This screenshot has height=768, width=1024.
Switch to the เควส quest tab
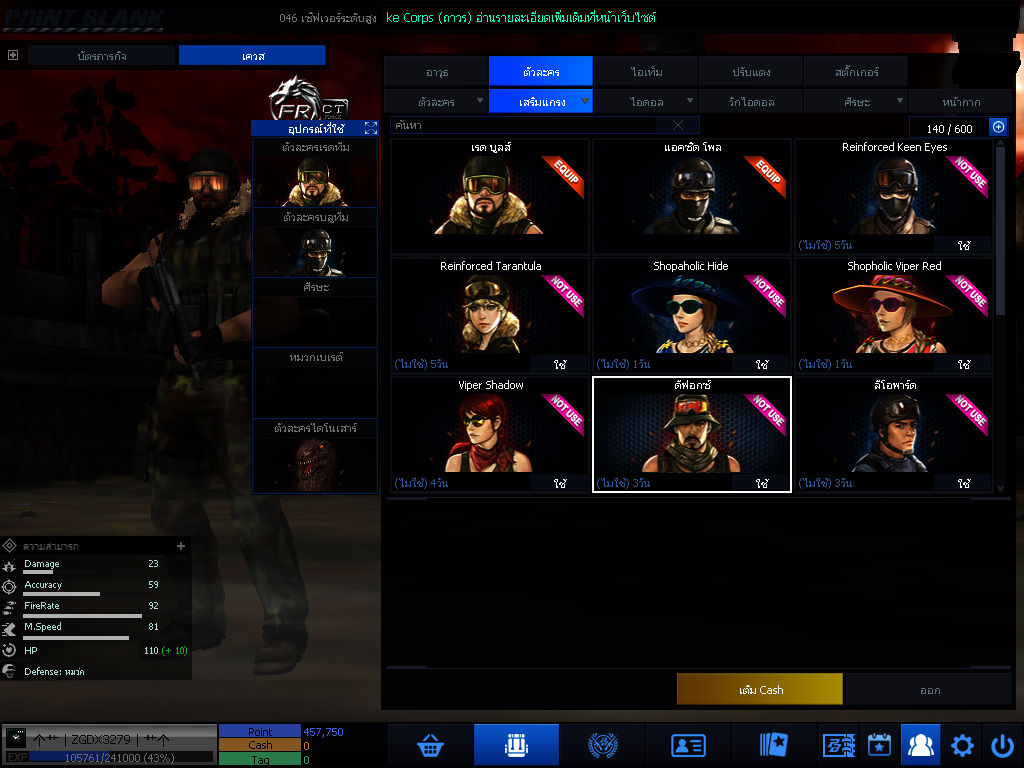pos(253,56)
